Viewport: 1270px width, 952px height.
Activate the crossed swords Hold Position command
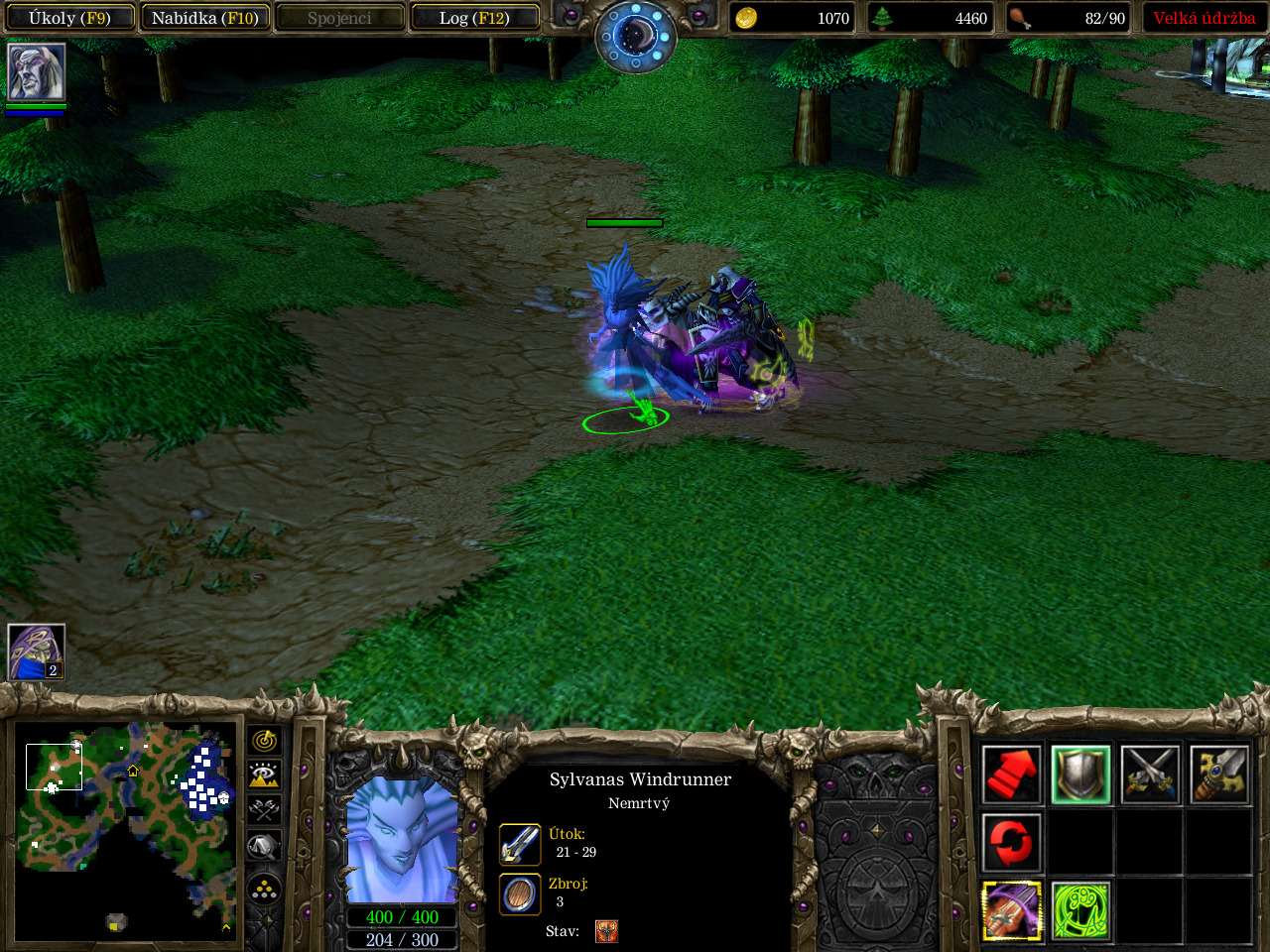click(1150, 773)
